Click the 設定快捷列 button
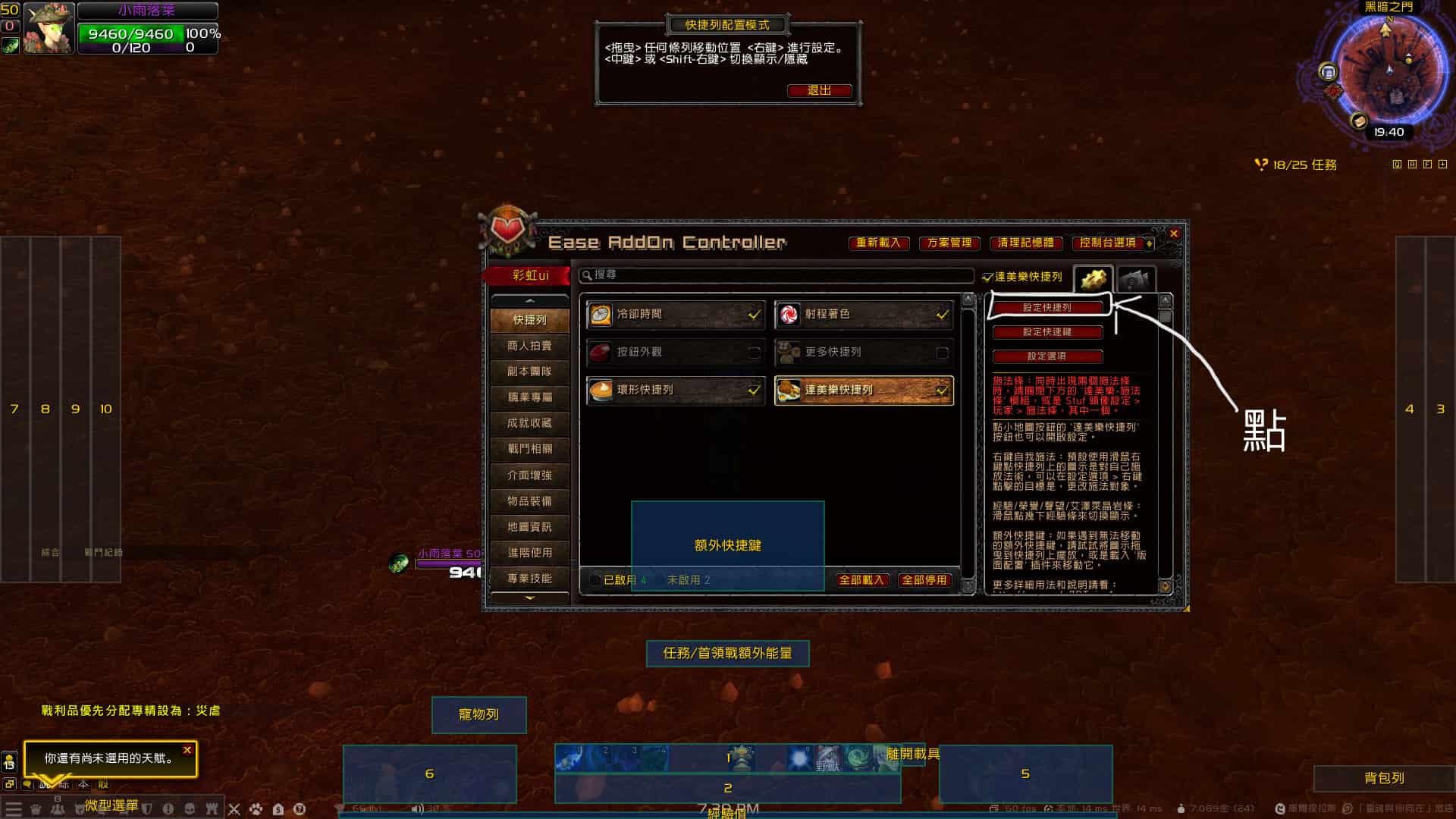This screenshot has height=819, width=1456. coord(1047,308)
